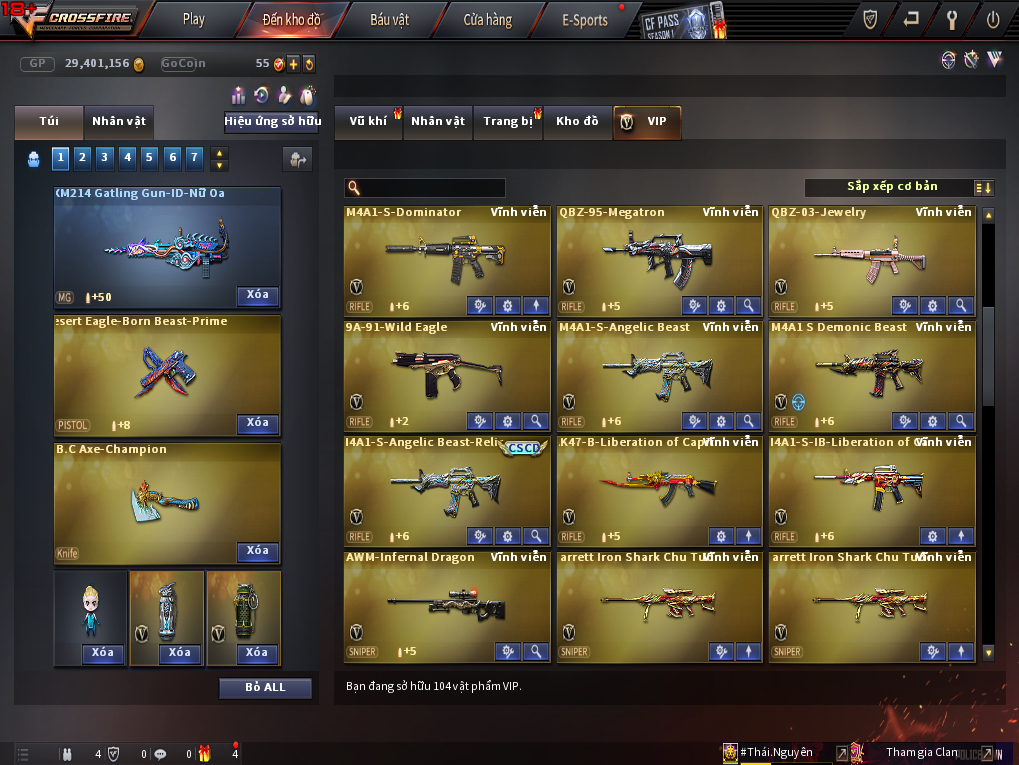1019x765 pixels.
Task: Open the Cửa hàng shop
Action: coord(487,19)
